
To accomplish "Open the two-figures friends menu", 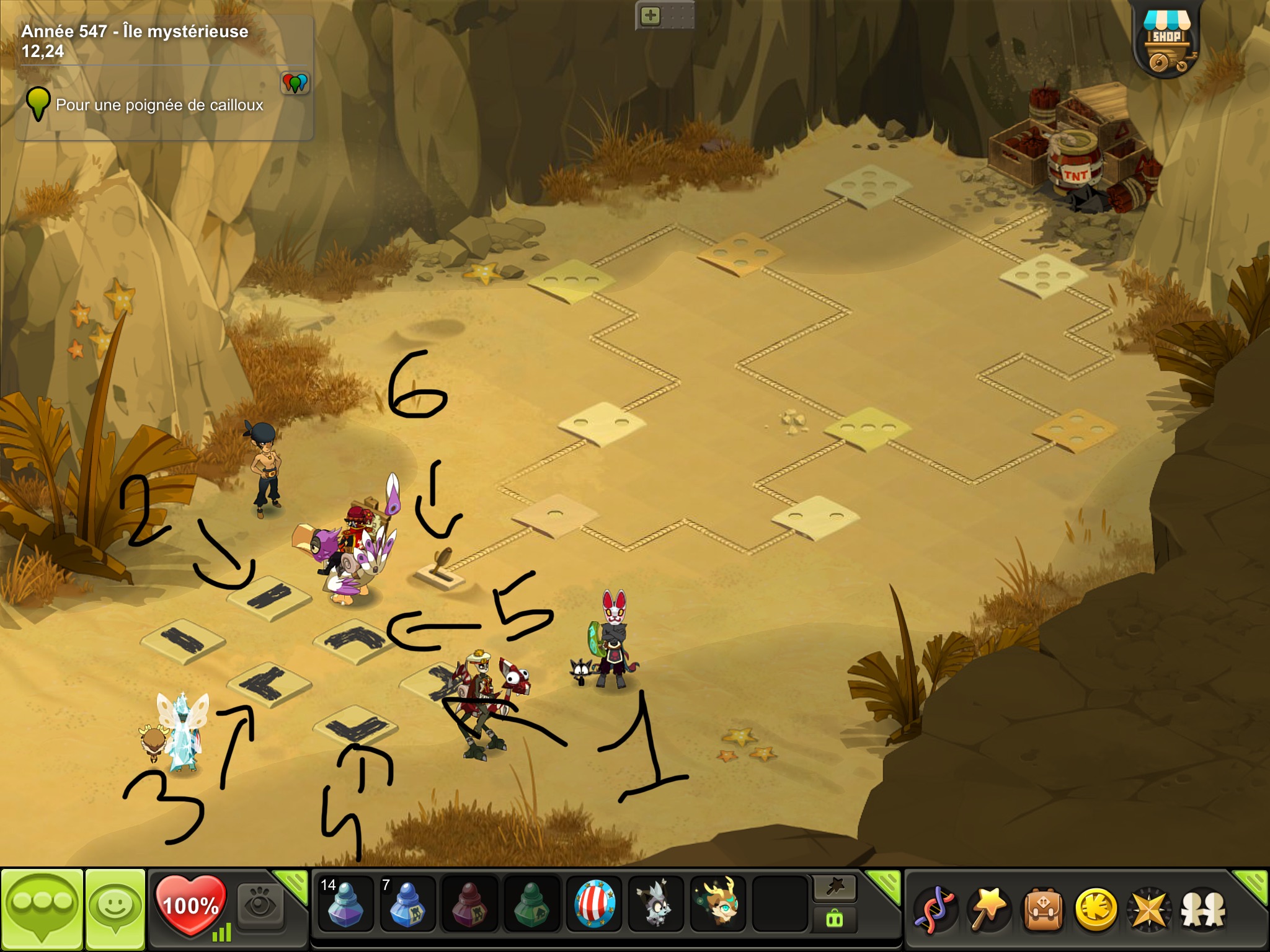I will 1203,909.
